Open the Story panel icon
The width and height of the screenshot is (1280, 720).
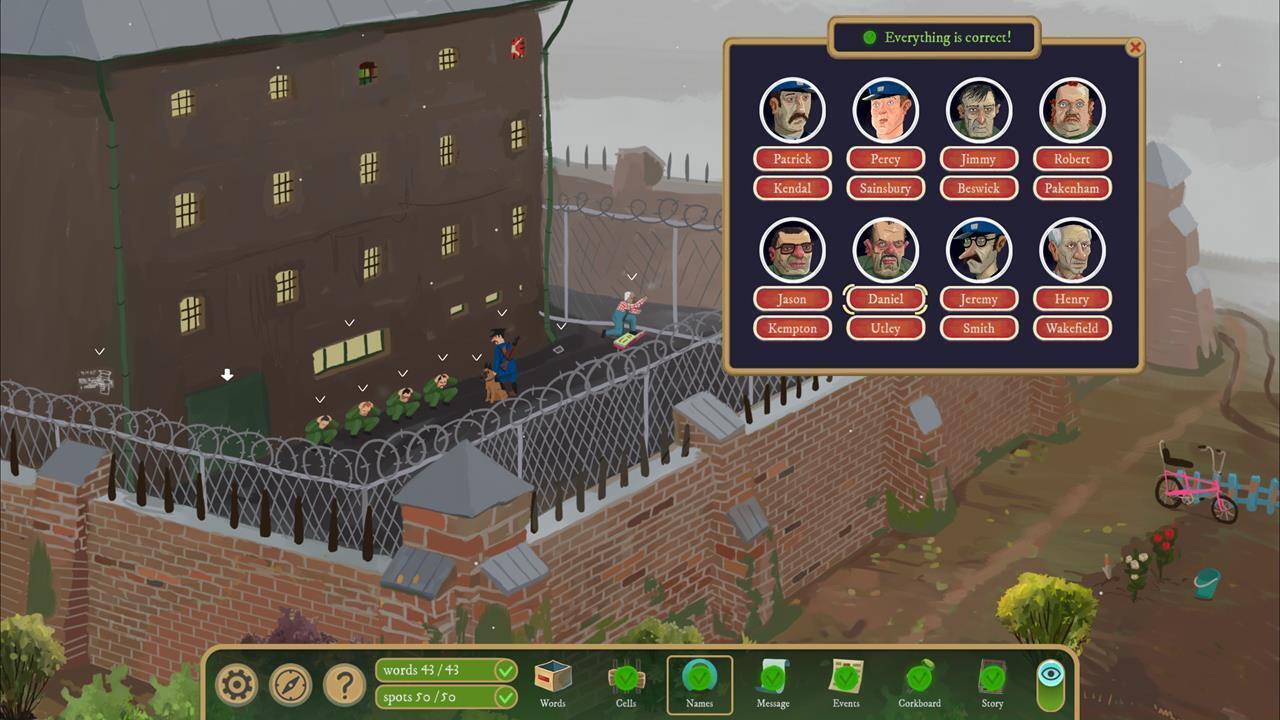992,678
